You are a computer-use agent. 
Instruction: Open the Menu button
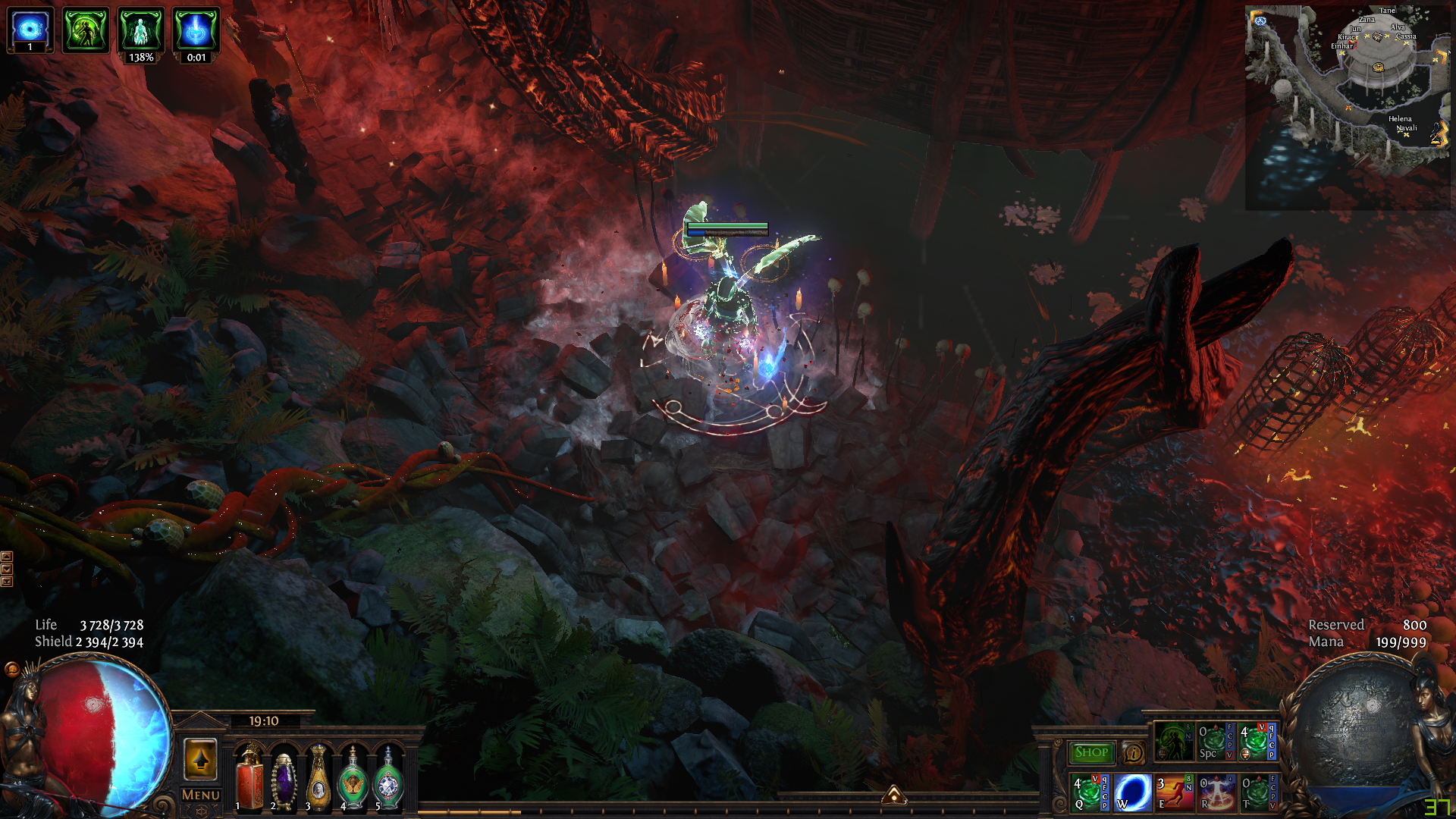[x=201, y=795]
